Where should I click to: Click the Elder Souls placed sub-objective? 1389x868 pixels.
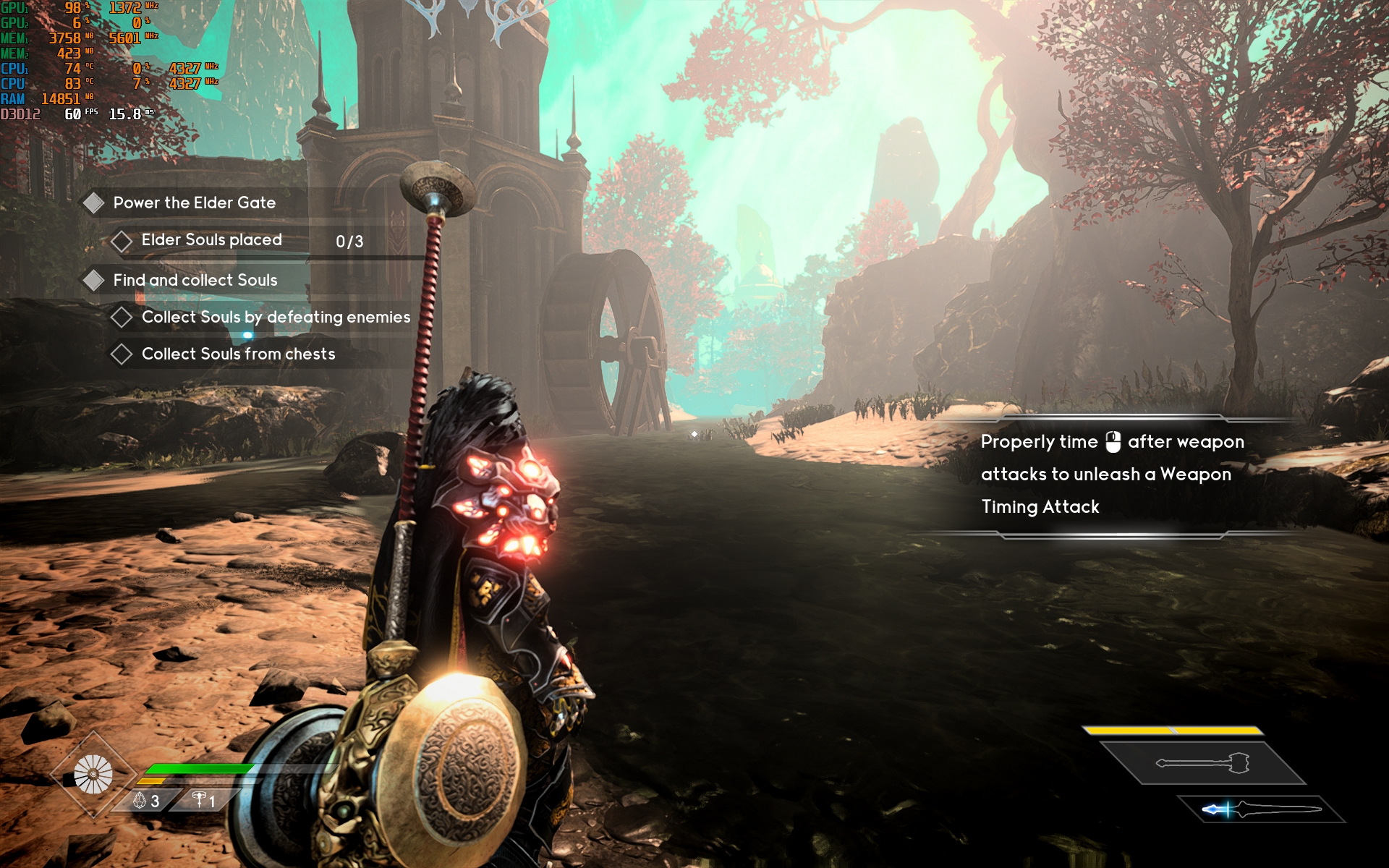point(211,240)
